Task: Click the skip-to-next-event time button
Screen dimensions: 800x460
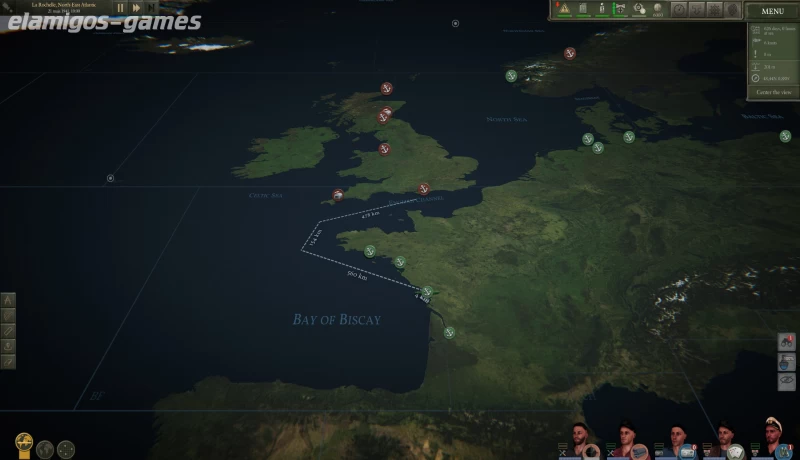Action: [153, 8]
